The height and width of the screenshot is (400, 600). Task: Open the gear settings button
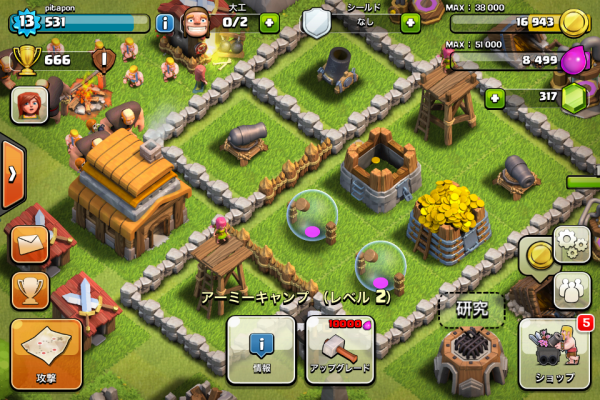coord(572,243)
